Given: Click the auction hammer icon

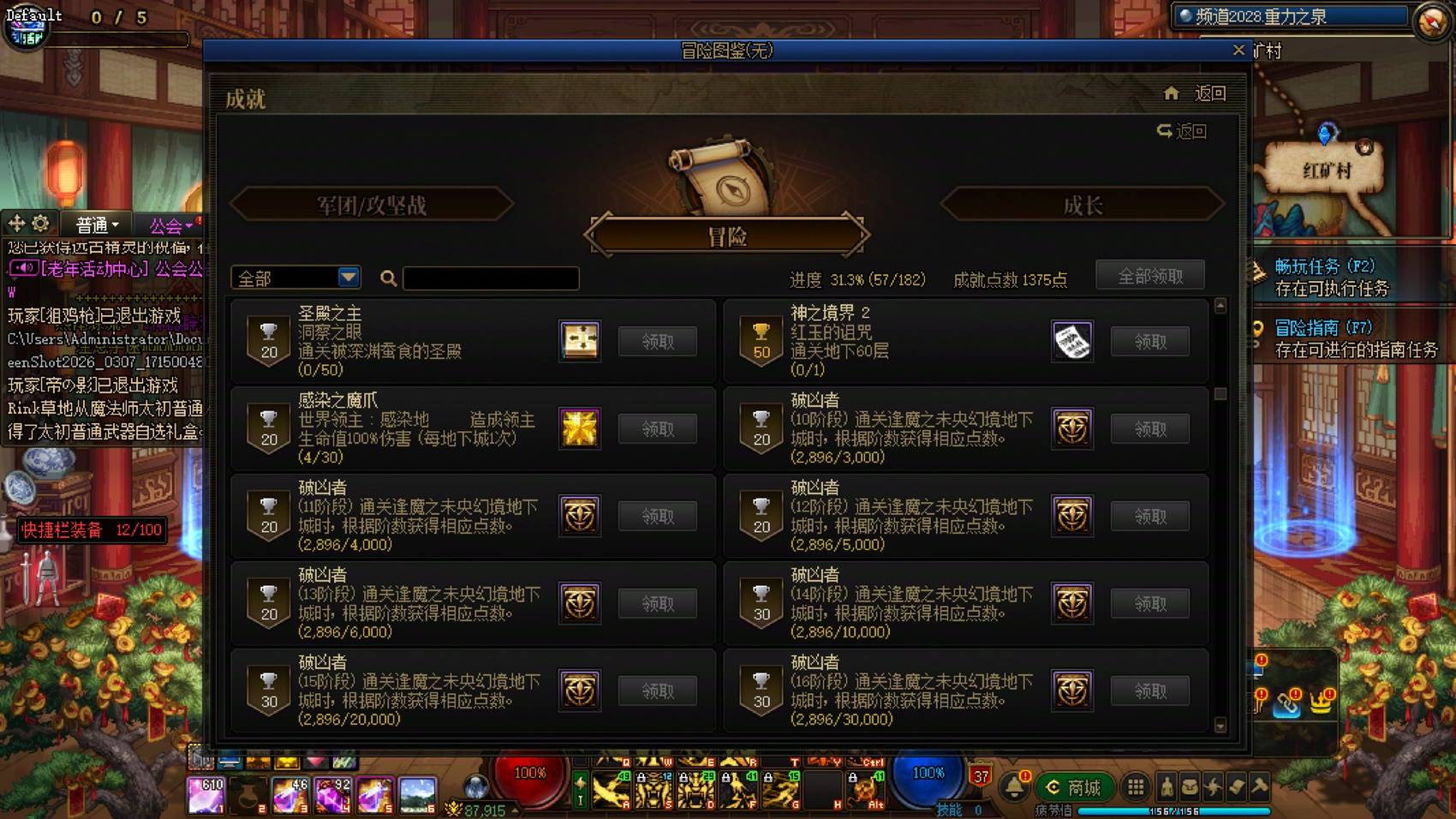Looking at the screenshot, I should pos(1259,787).
